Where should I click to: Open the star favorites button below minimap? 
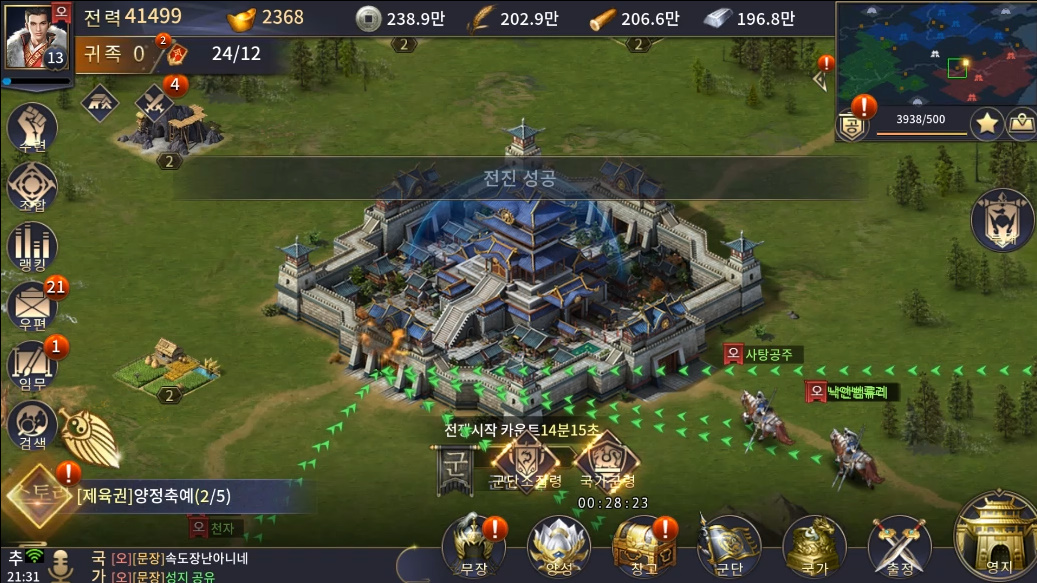(987, 124)
